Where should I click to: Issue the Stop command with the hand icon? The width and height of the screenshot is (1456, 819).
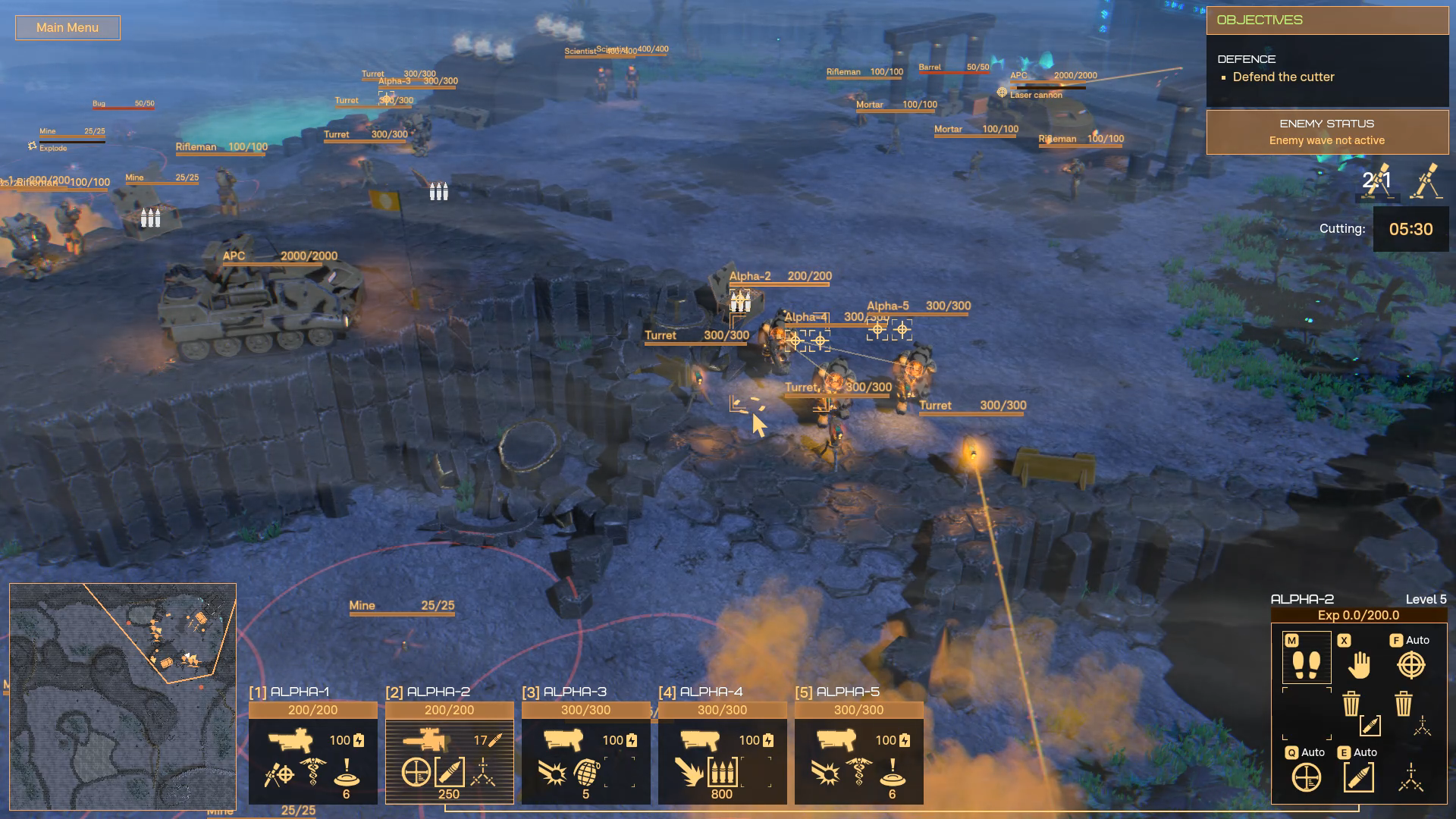tap(1359, 664)
